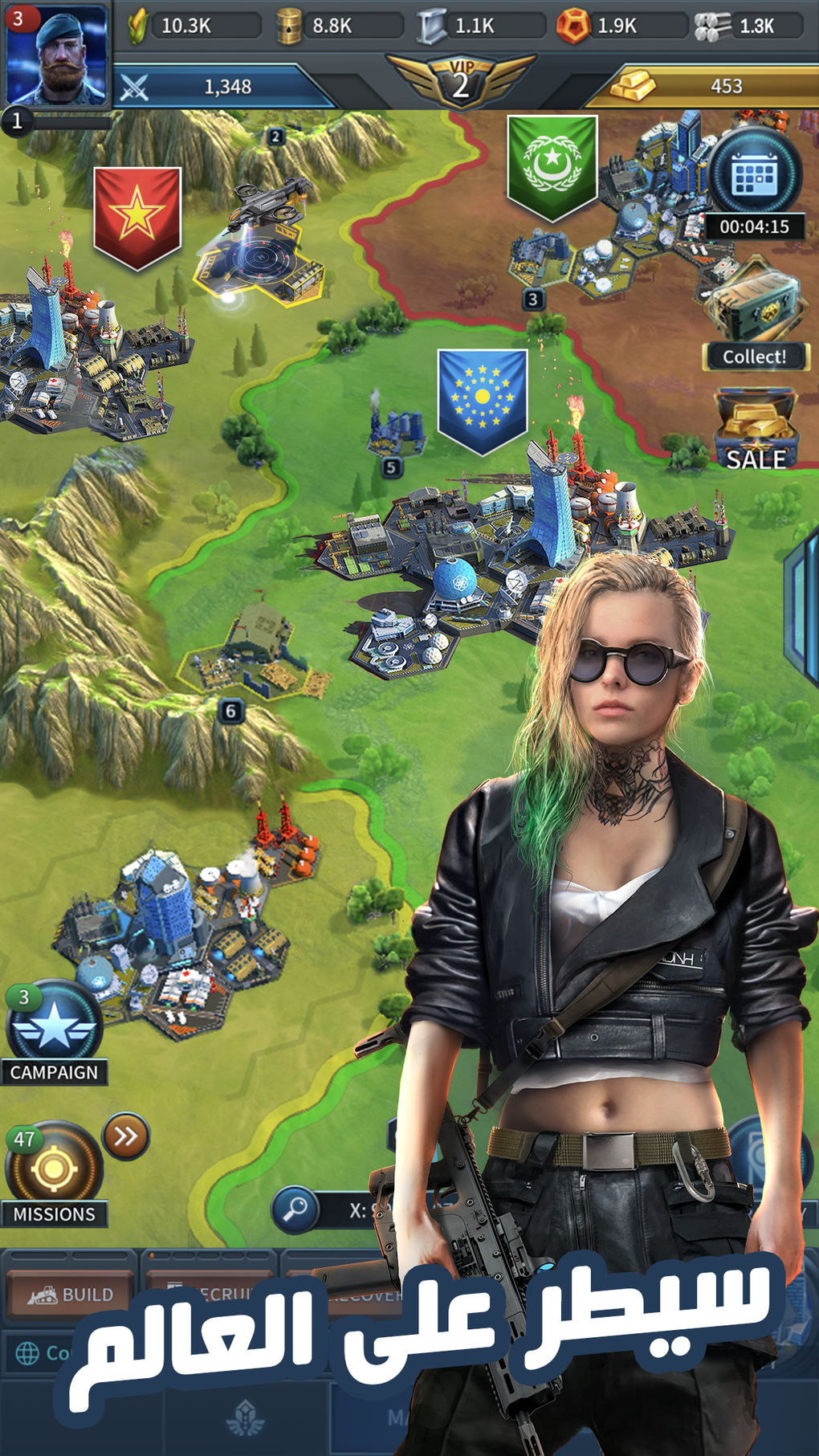Open the calendar events icon
This screenshot has width=819, height=1456.
(753, 175)
